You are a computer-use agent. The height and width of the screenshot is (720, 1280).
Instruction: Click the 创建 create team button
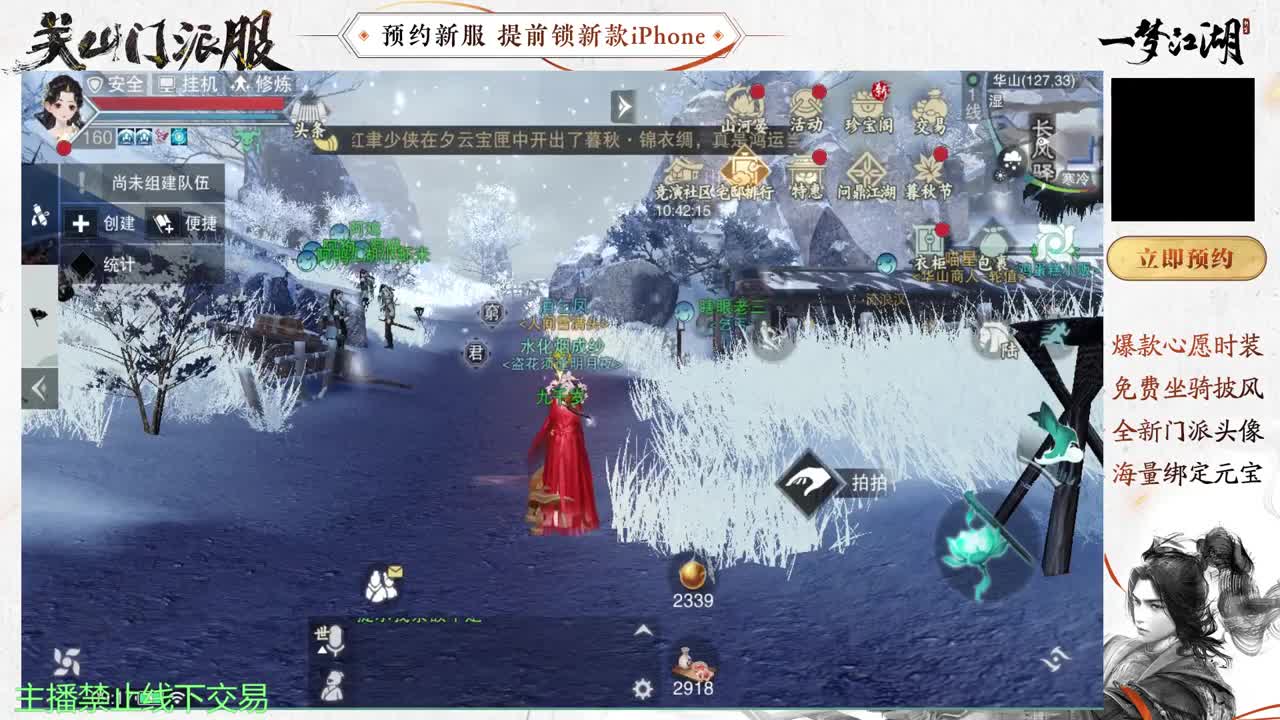[x=103, y=224]
